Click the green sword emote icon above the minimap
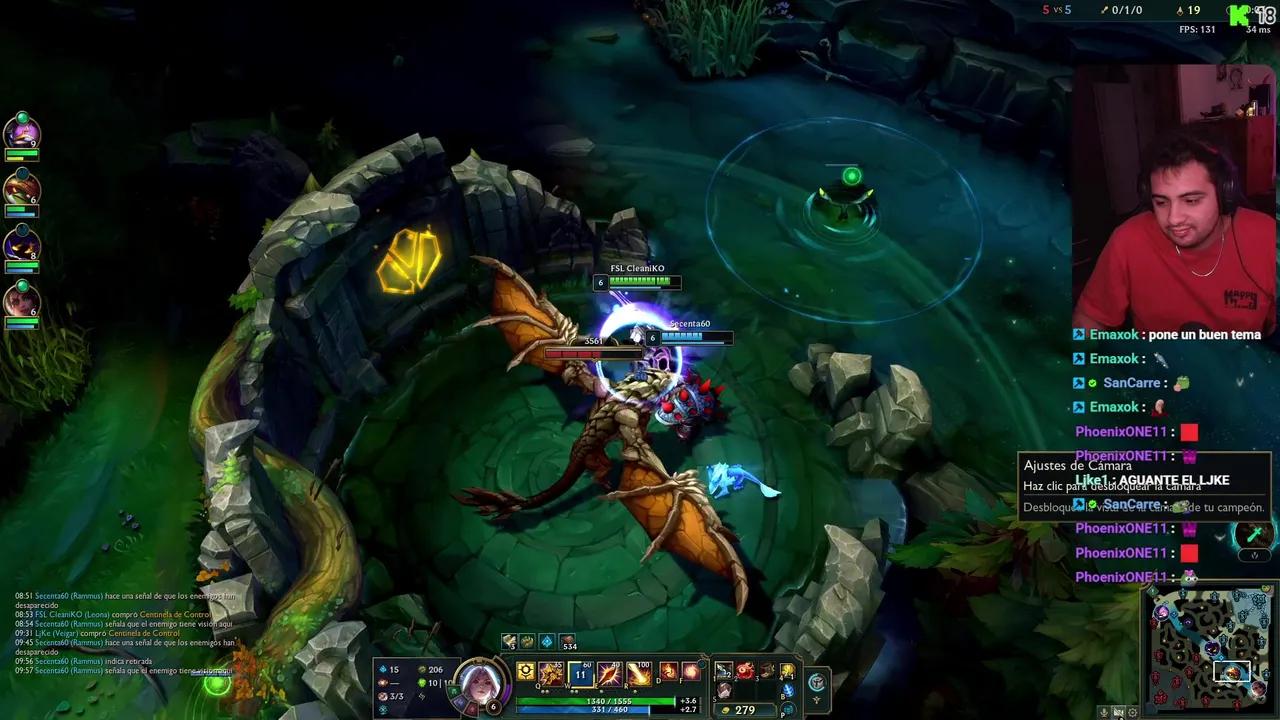The height and width of the screenshot is (720, 1280). (1255, 534)
